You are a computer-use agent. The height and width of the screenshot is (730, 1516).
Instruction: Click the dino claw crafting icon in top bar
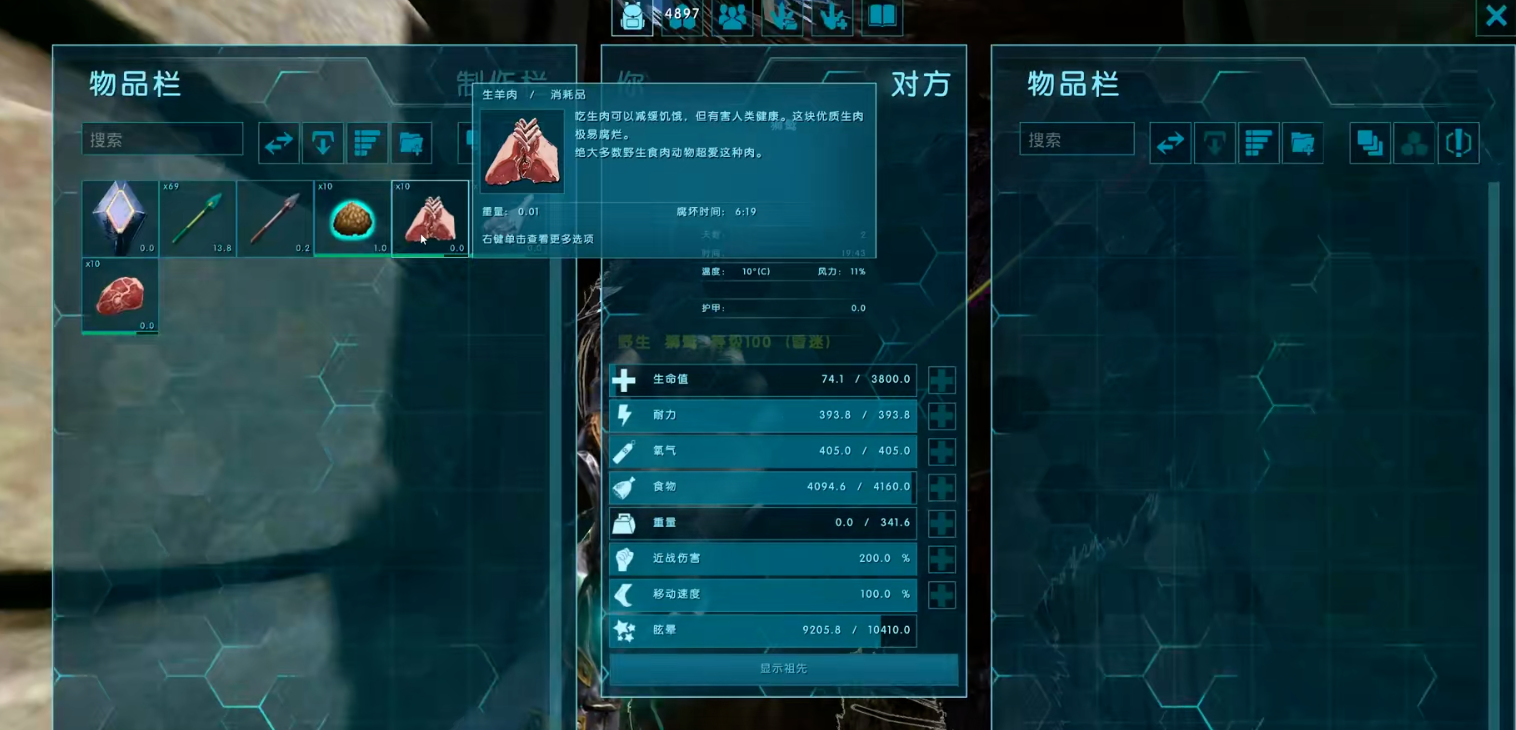pyautogui.click(x=781, y=19)
